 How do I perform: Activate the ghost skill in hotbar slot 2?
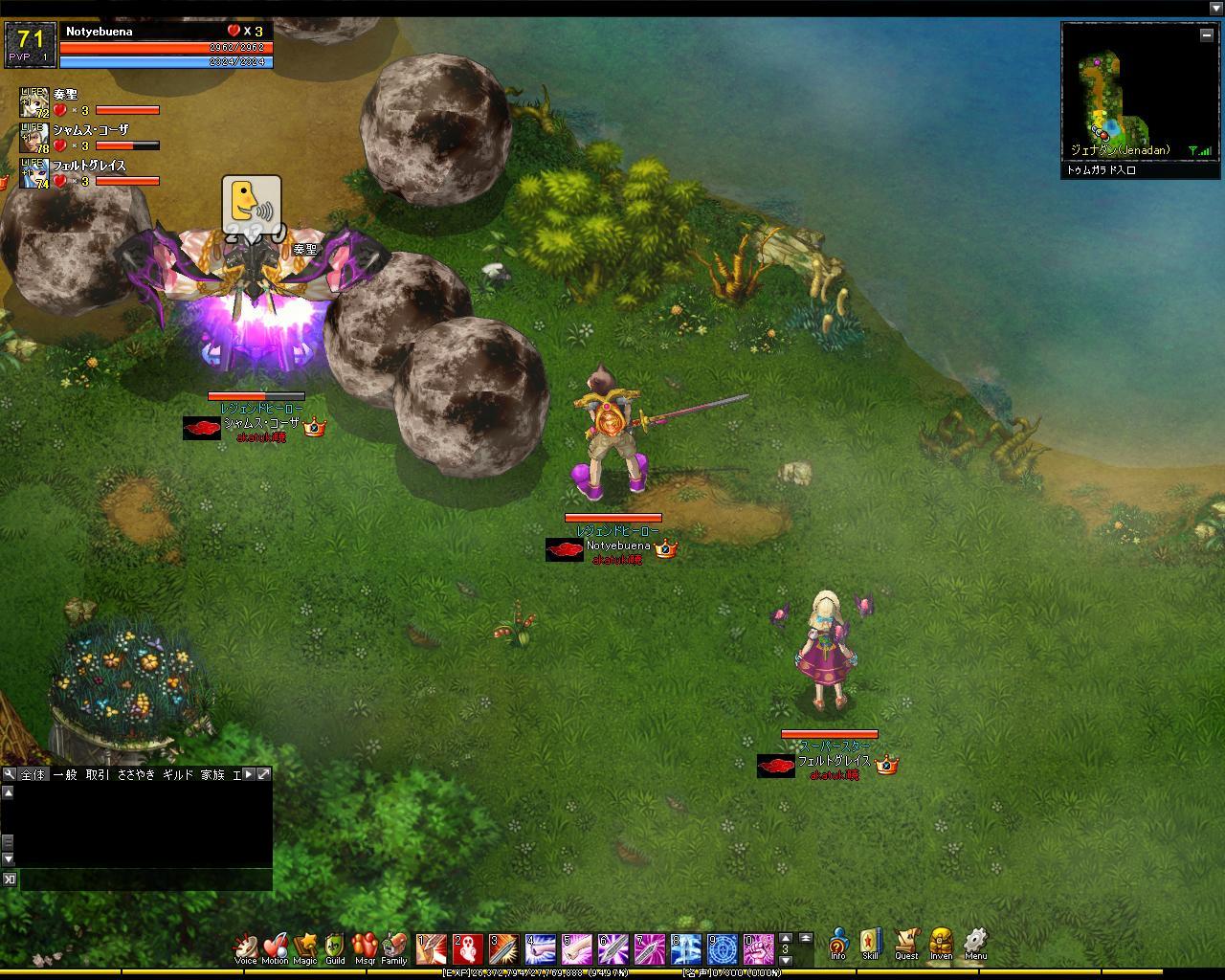pos(468,948)
